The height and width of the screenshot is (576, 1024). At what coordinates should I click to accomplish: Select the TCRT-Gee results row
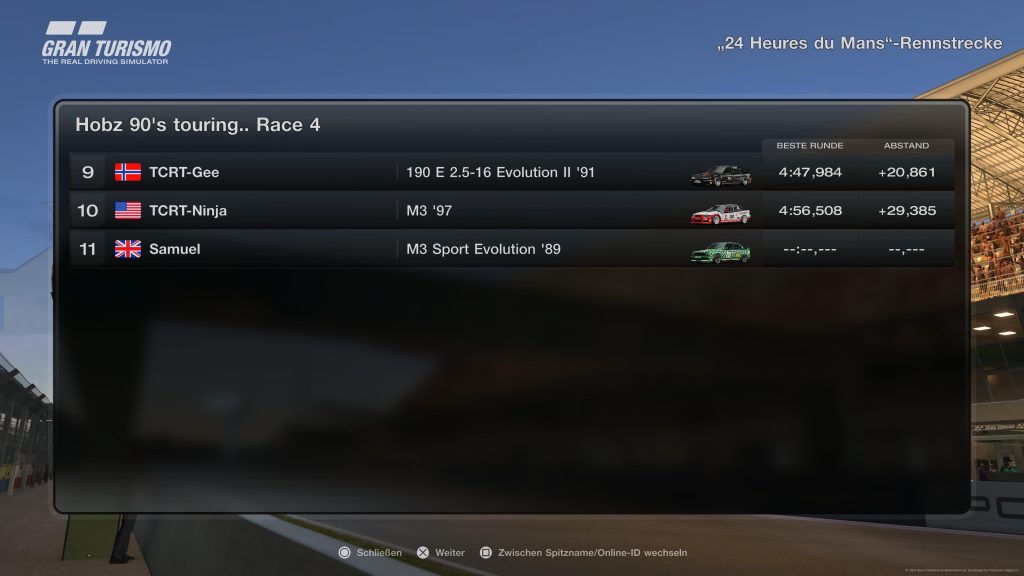[510, 172]
